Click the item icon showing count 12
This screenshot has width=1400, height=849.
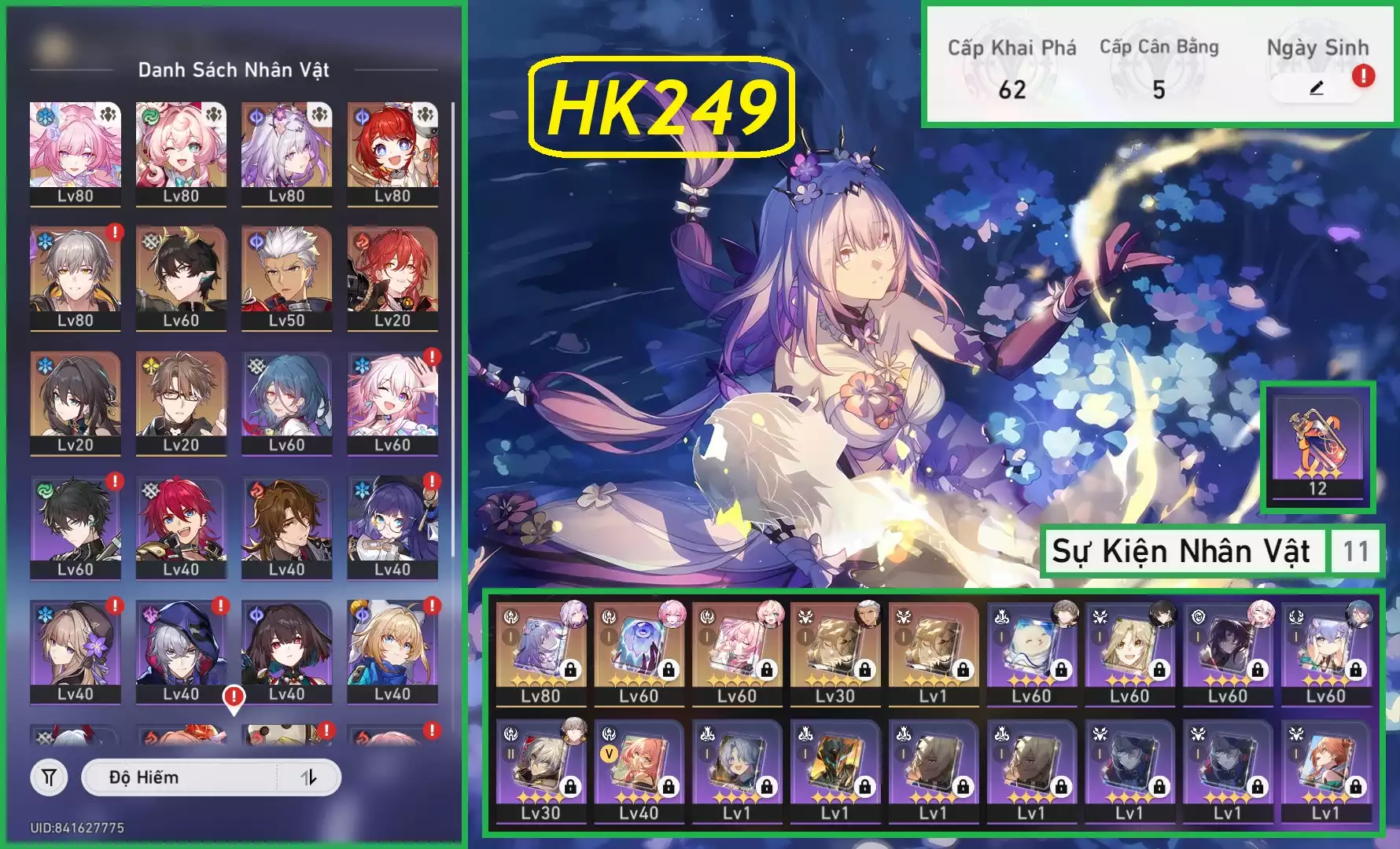tap(1317, 445)
